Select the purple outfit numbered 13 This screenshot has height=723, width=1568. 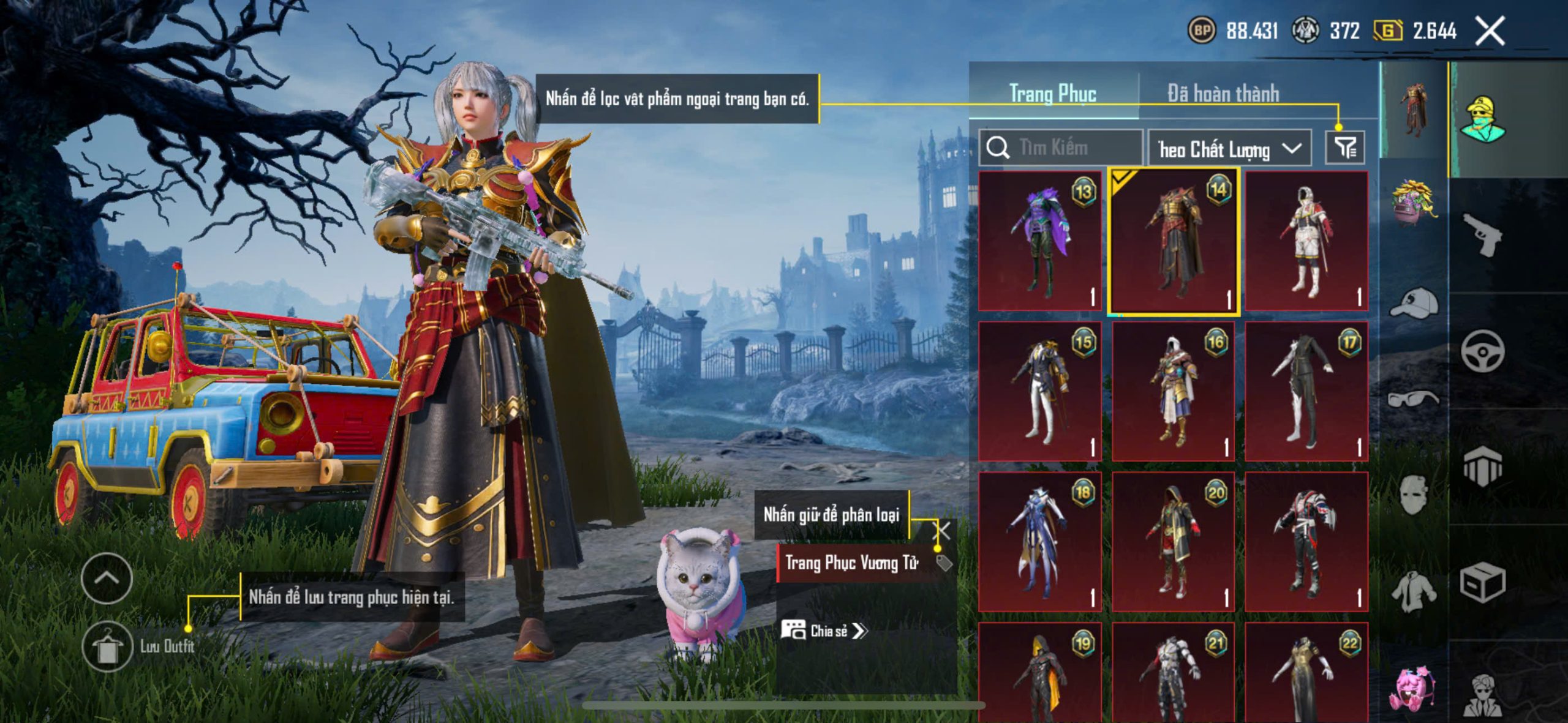pos(1040,241)
